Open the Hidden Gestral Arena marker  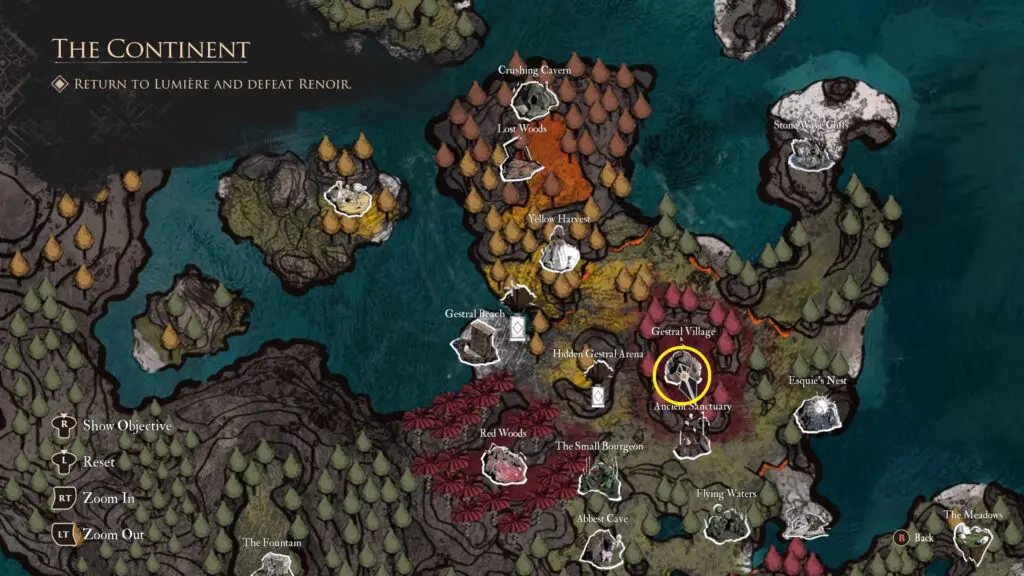pyautogui.click(x=599, y=385)
